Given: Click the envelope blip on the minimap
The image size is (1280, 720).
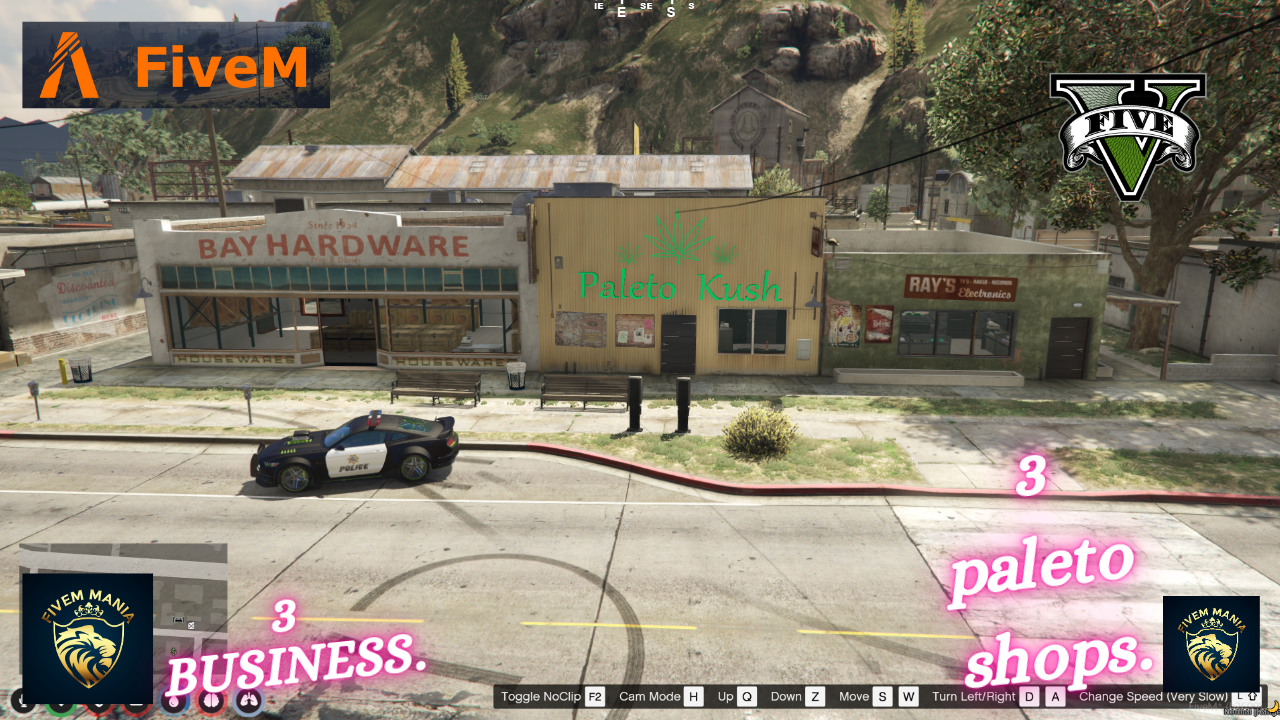Looking at the screenshot, I should click(191, 626).
